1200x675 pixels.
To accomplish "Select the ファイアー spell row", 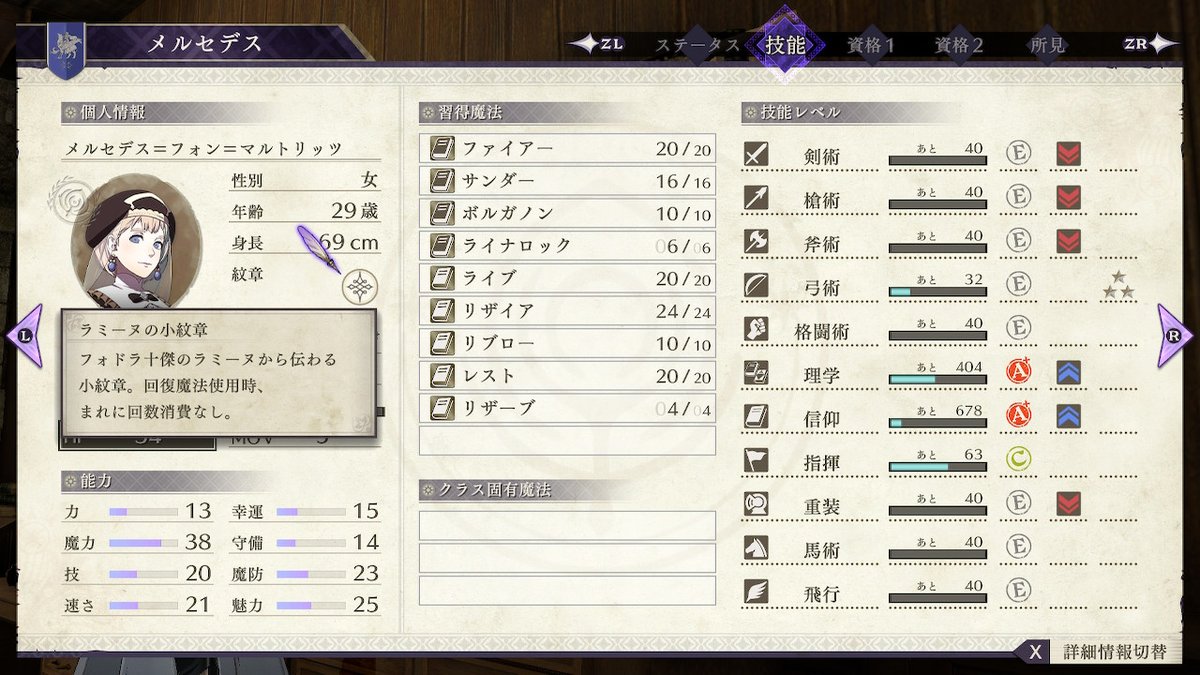I will pos(567,149).
